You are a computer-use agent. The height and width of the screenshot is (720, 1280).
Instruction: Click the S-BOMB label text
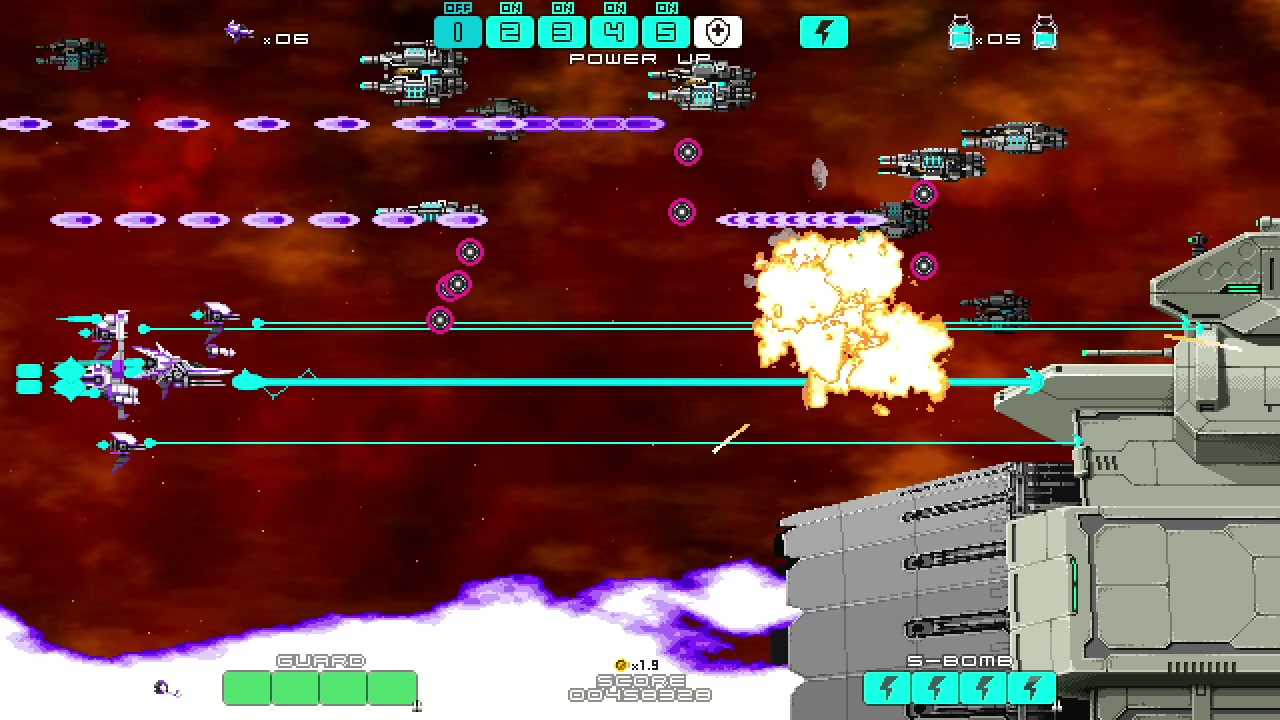pos(958,660)
